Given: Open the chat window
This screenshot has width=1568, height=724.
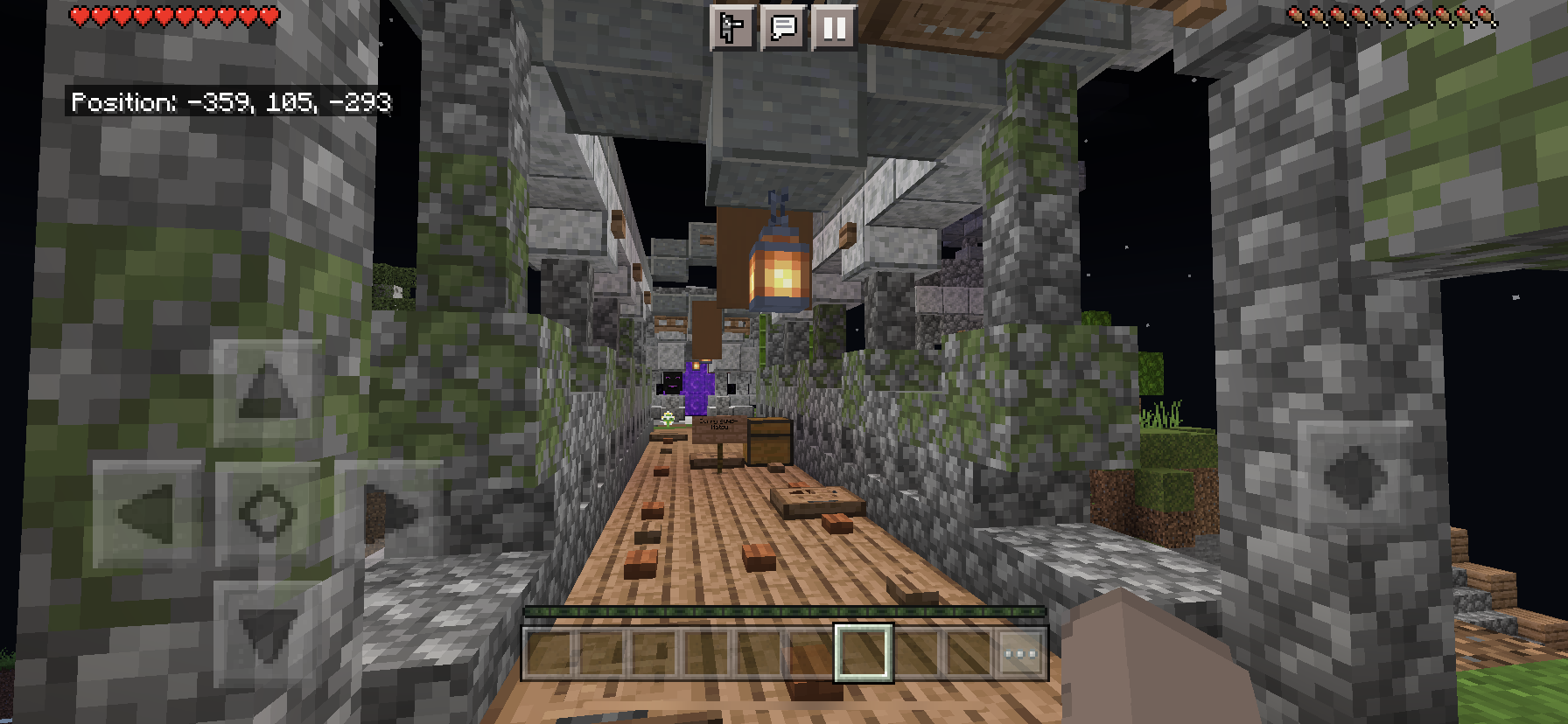Looking at the screenshot, I should coord(783,28).
